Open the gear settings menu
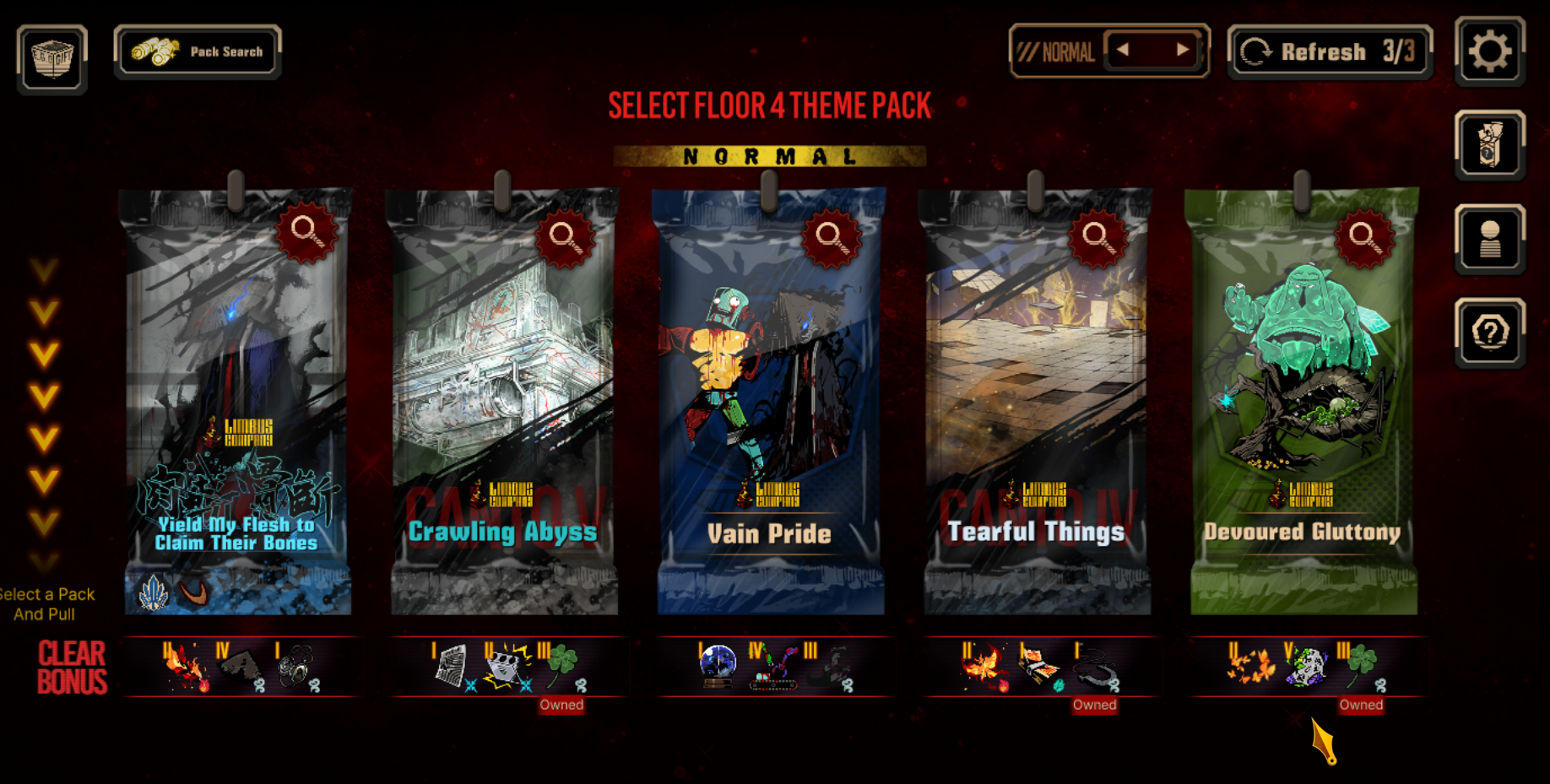The width and height of the screenshot is (1550, 784). click(1489, 51)
